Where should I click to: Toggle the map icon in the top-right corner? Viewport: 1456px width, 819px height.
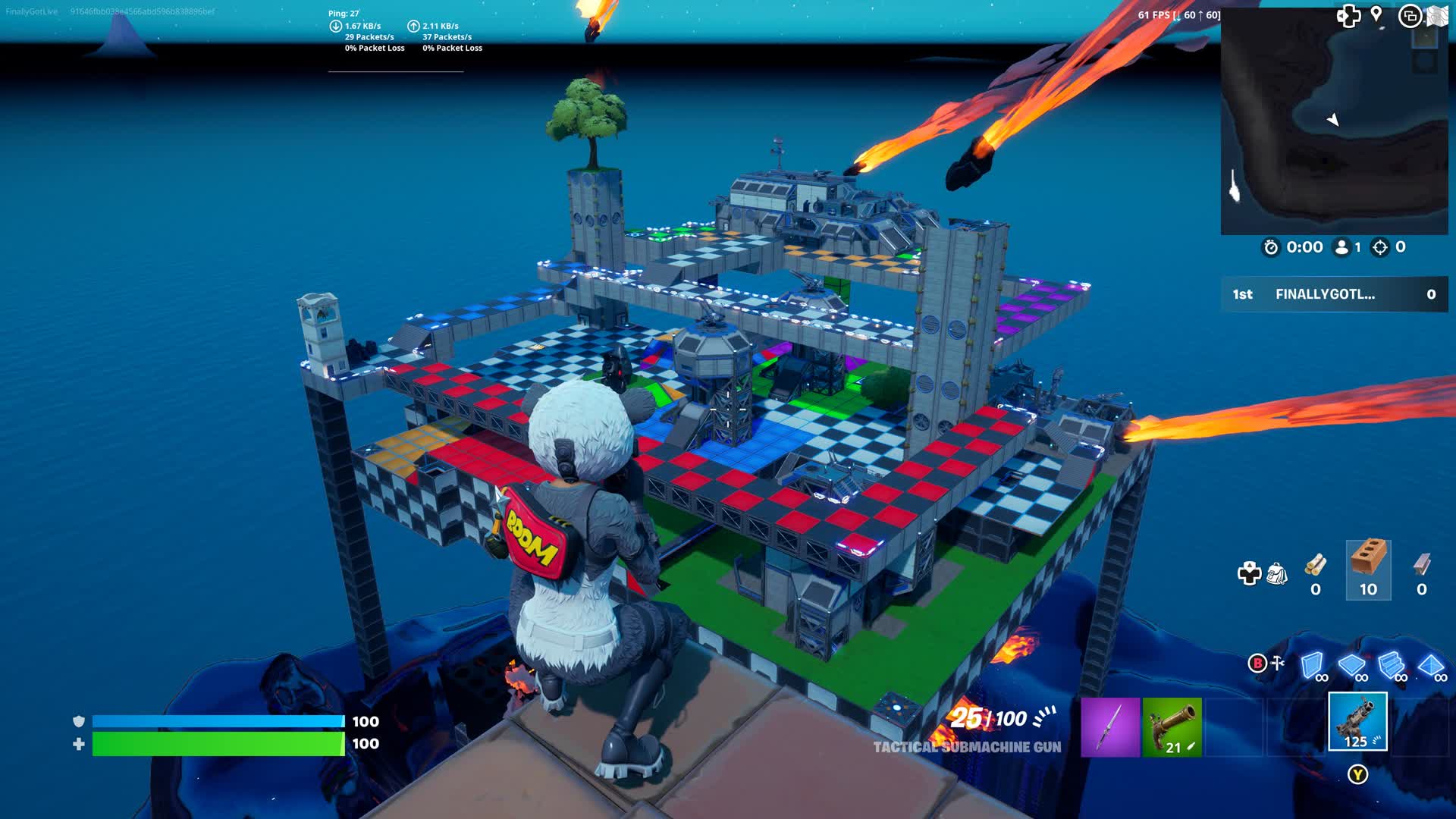coord(1437,15)
